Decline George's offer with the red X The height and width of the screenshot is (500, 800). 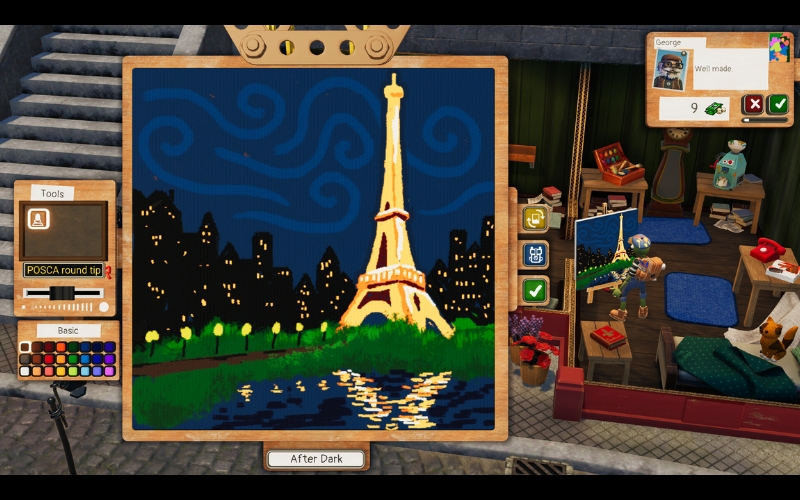(x=754, y=104)
